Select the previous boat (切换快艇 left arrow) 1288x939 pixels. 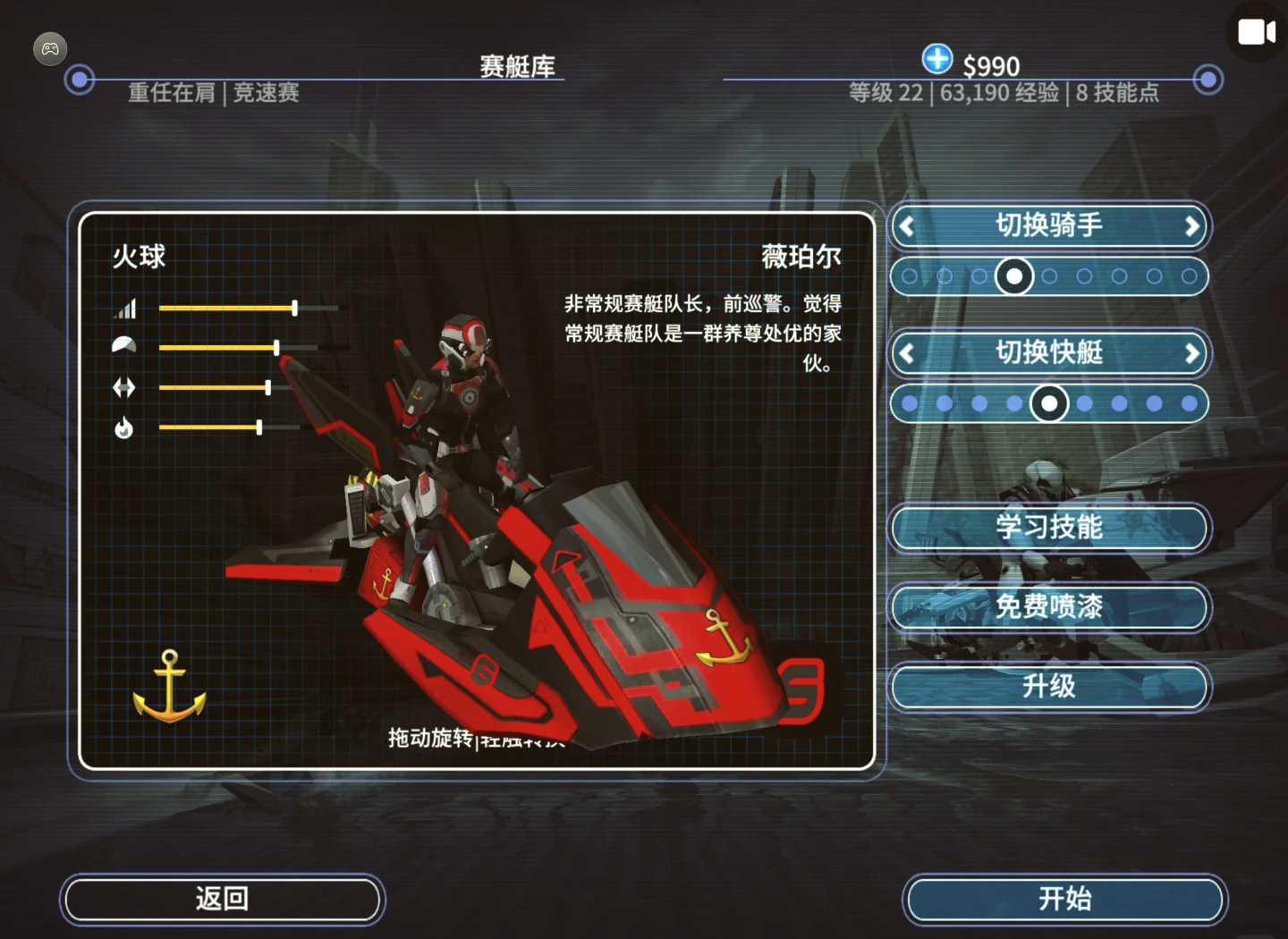coord(907,353)
